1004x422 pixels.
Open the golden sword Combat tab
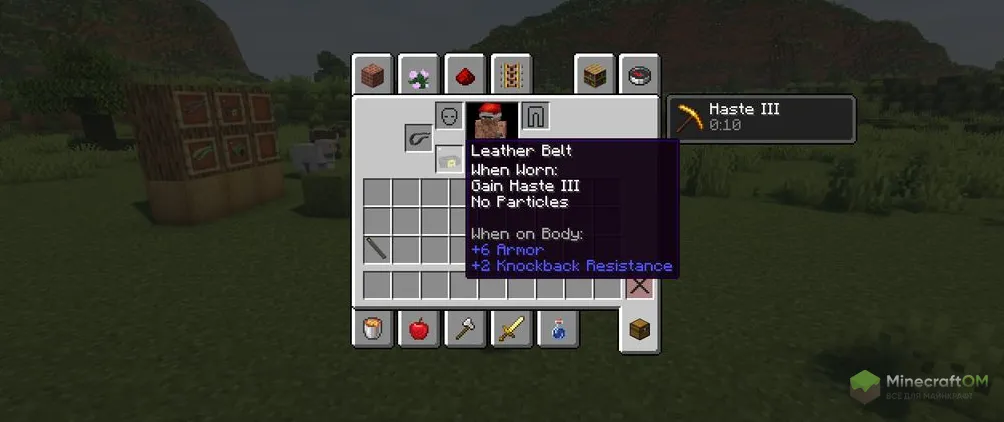tap(511, 328)
